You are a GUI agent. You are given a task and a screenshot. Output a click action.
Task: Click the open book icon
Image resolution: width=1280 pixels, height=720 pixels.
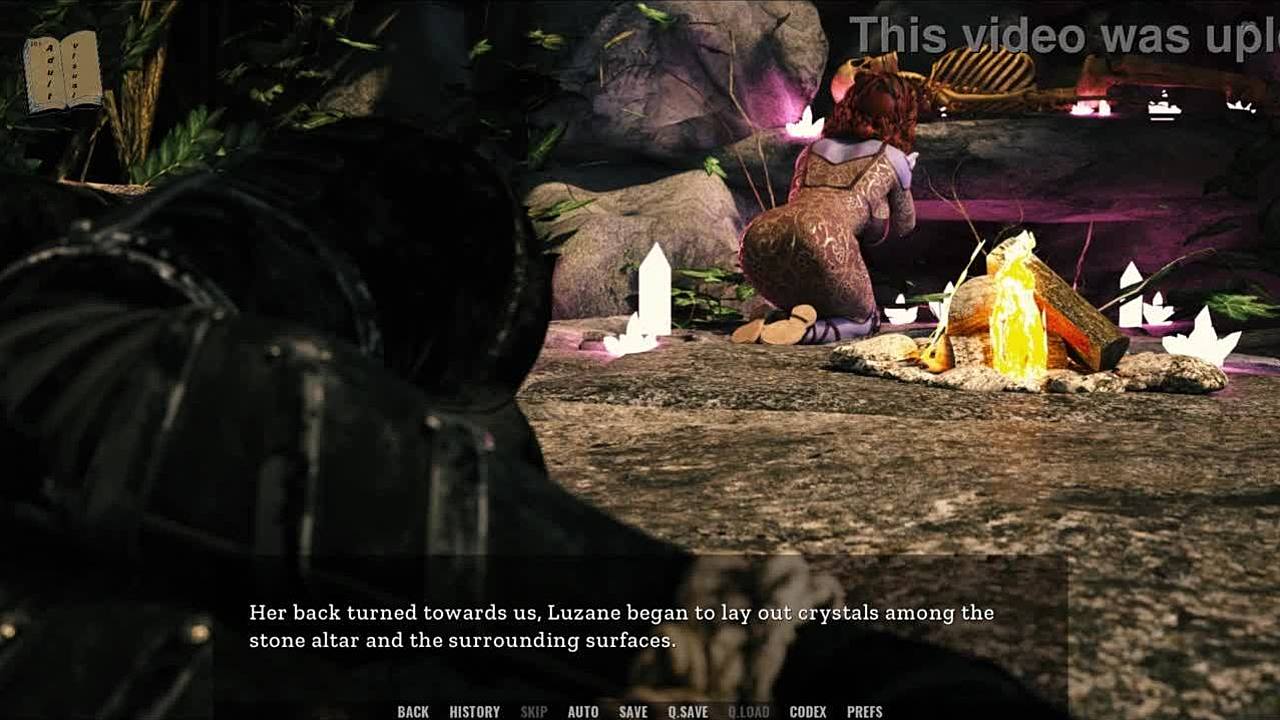[63, 71]
